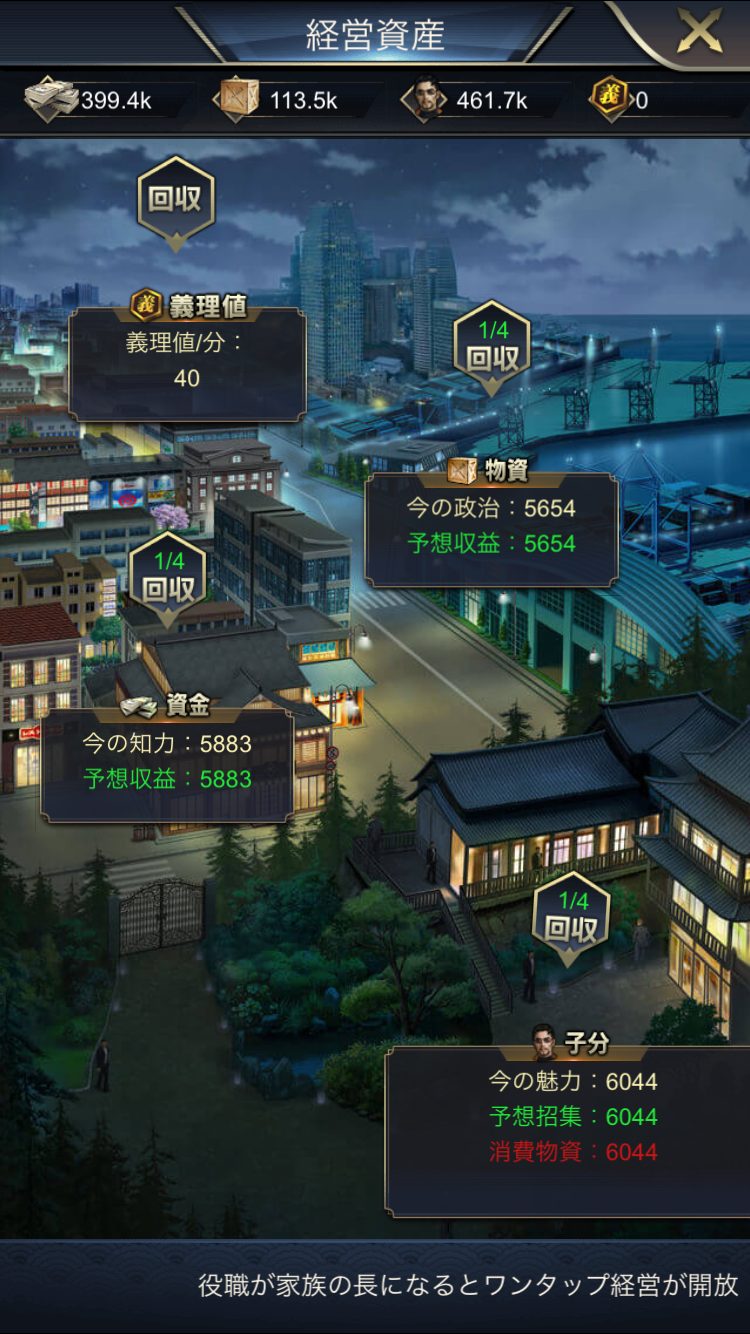
Task: Tap the gold 義 token icon
Action: pyautogui.click(x=609, y=100)
